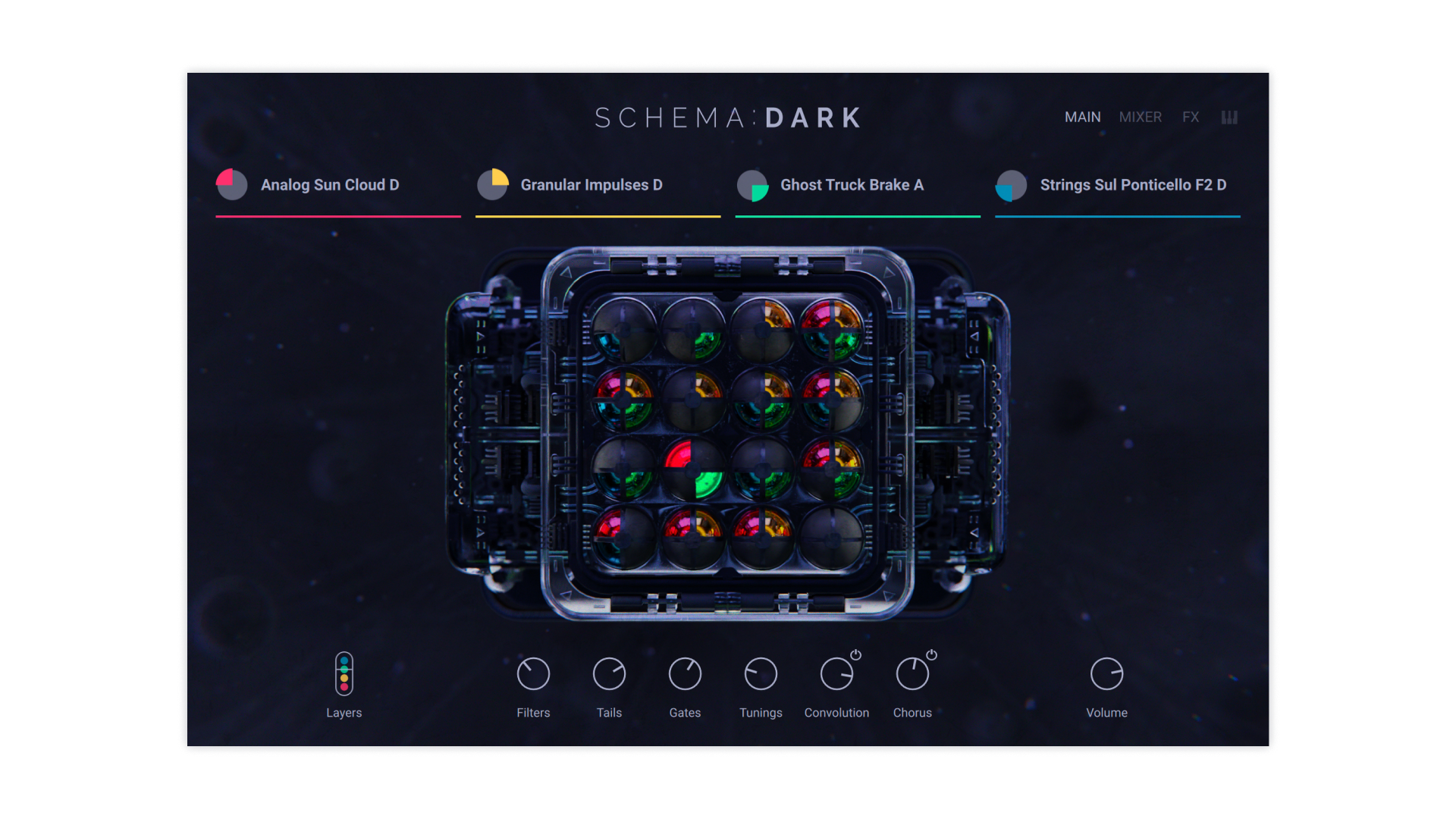Click the Chorus knob
The height and width of the screenshot is (819, 1456).
click(912, 673)
